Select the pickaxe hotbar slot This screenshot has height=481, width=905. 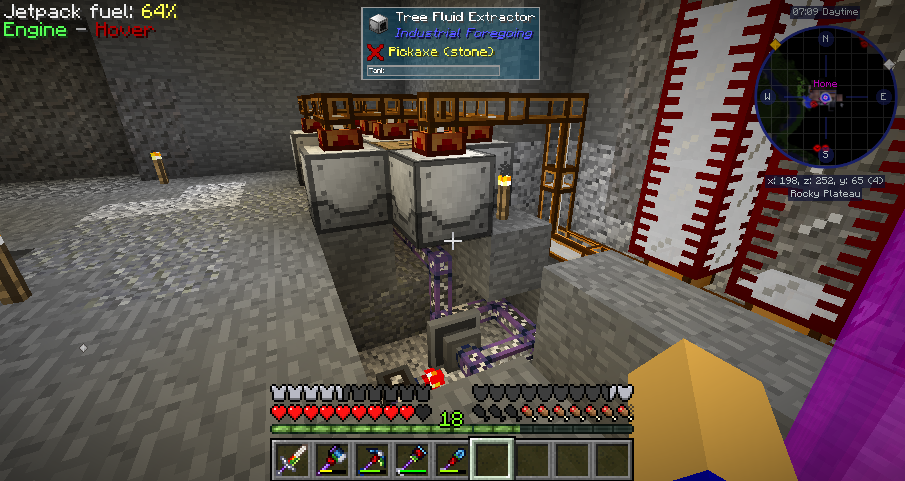point(372,459)
